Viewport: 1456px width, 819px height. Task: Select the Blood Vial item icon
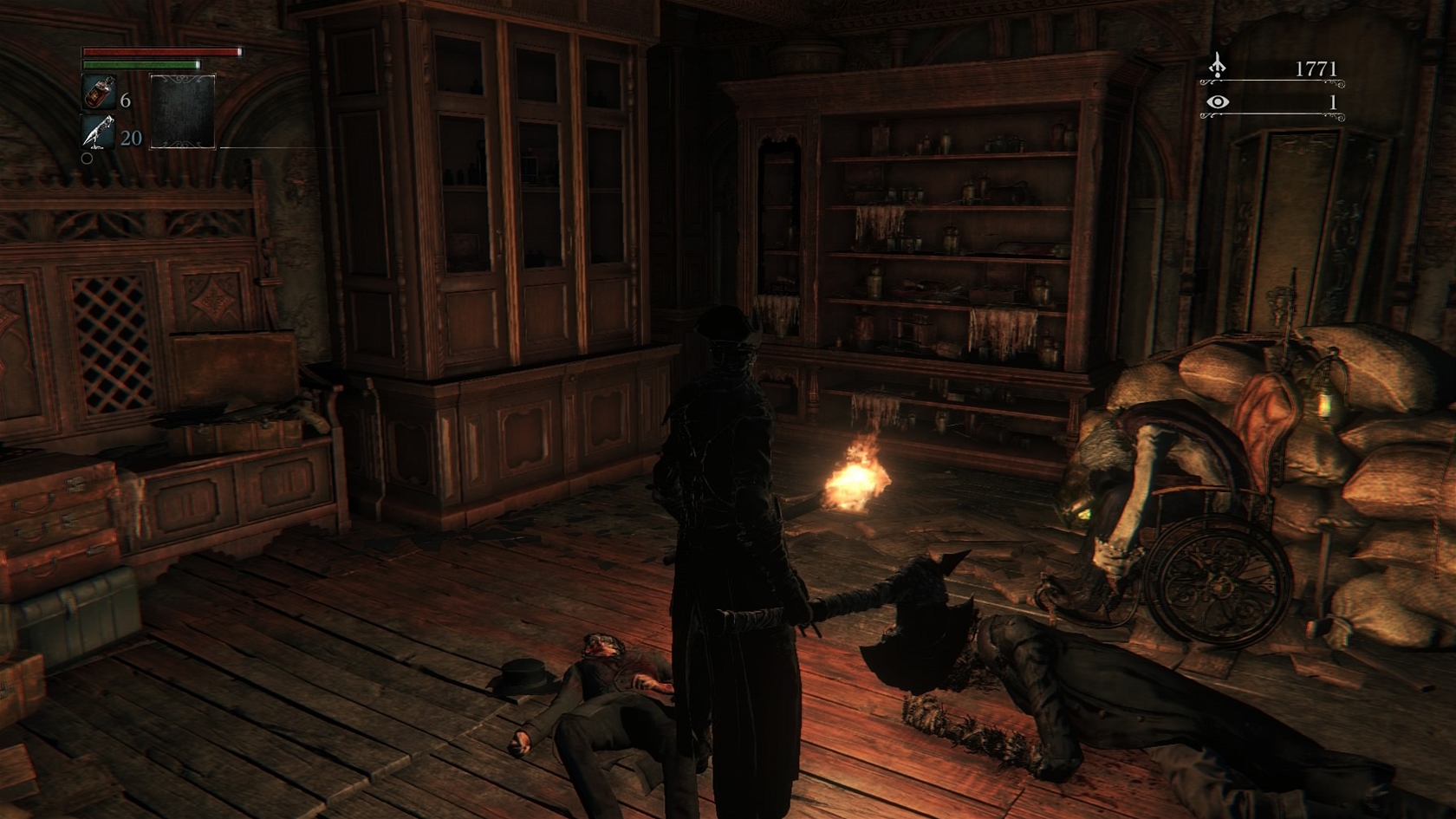tap(98, 92)
